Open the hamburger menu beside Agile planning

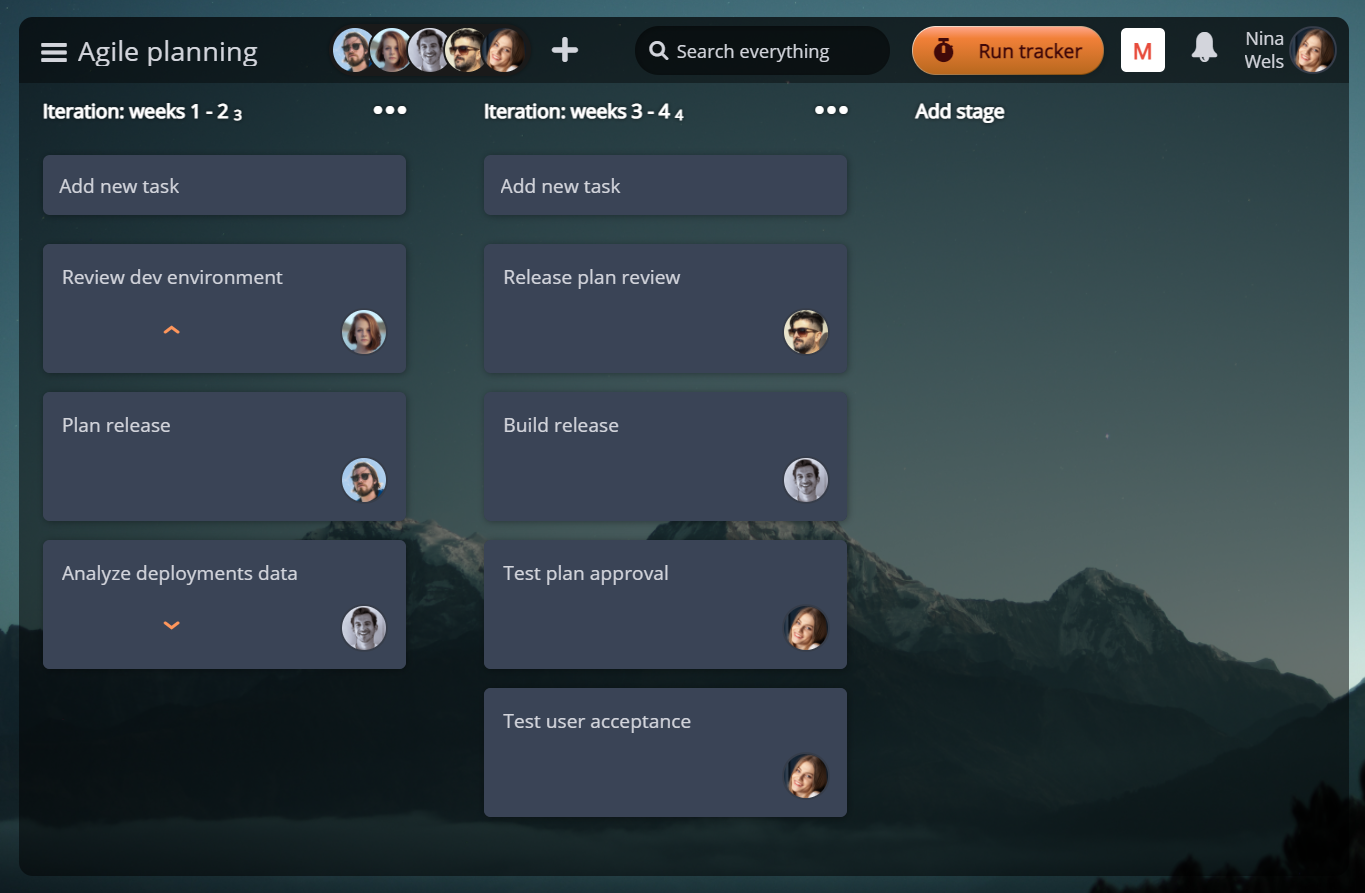tap(54, 52)
